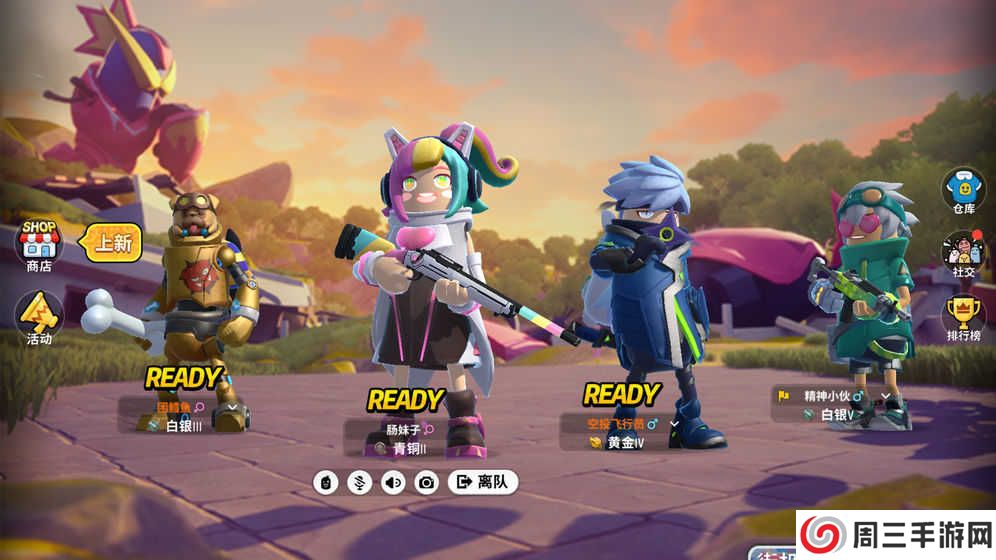Open the 活动 events menu

[x=39, y=318]
